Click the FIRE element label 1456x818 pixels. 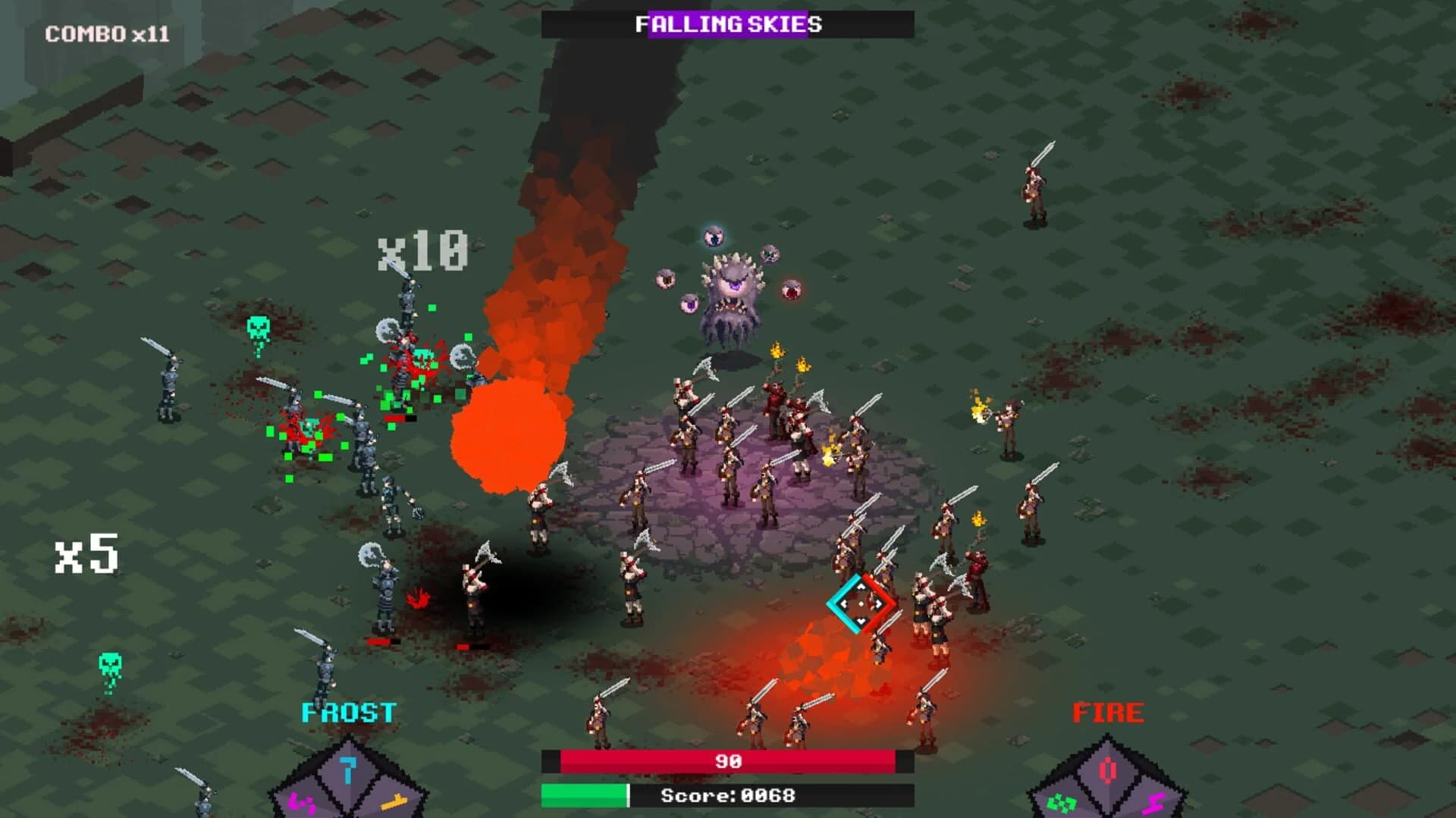click(x=1107, y=711)
